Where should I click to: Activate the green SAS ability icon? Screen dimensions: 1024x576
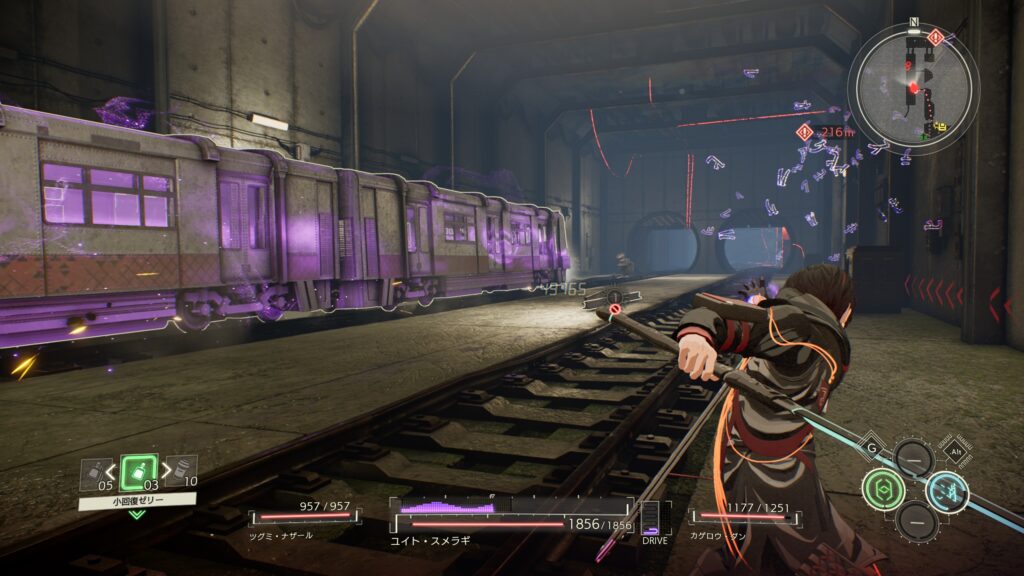(x=883, y=489)
